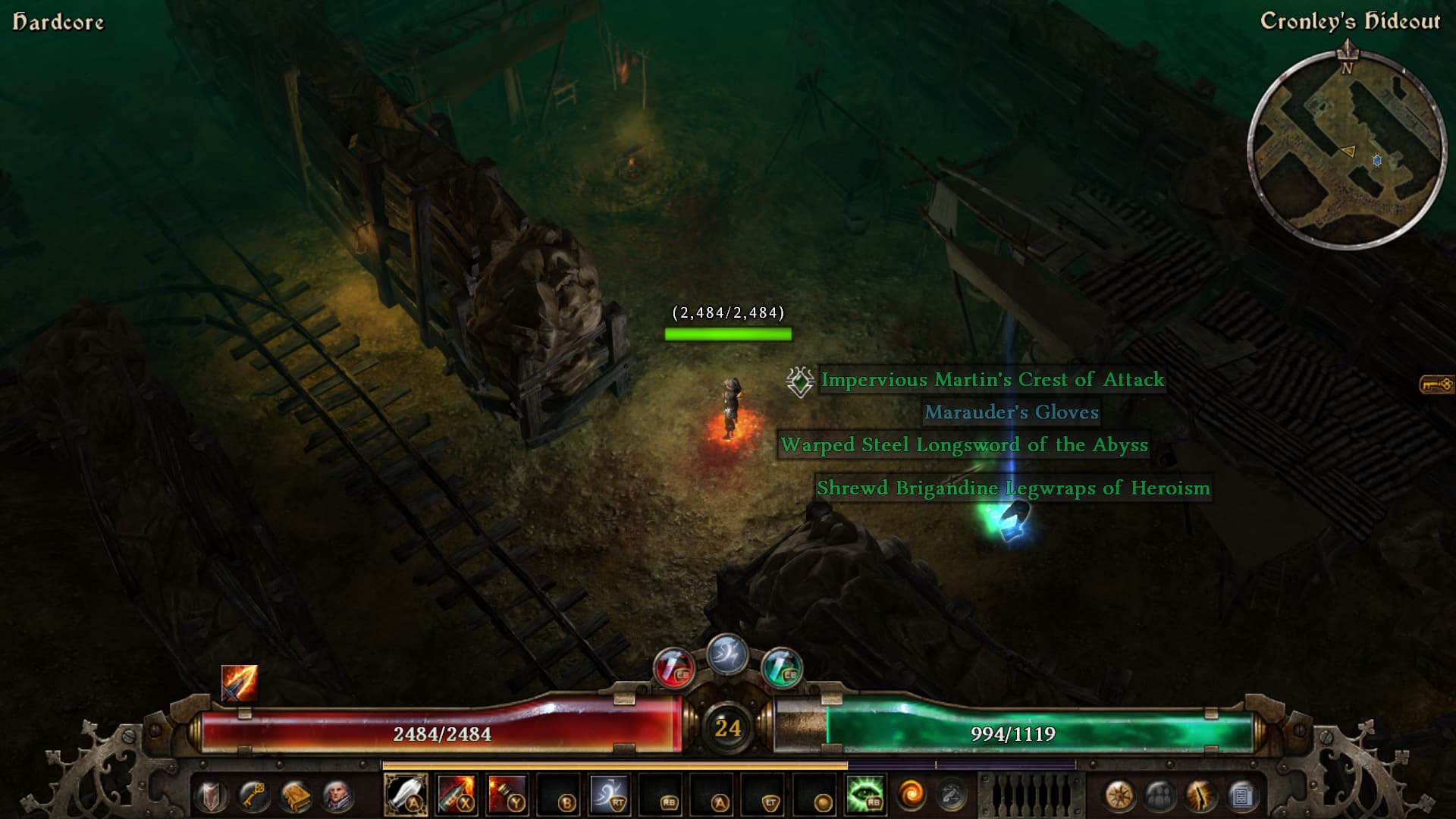The height and width of the screenshot is (819, 1456).
Task: Activate the green glowing eye skill
Action: point(865,795)
